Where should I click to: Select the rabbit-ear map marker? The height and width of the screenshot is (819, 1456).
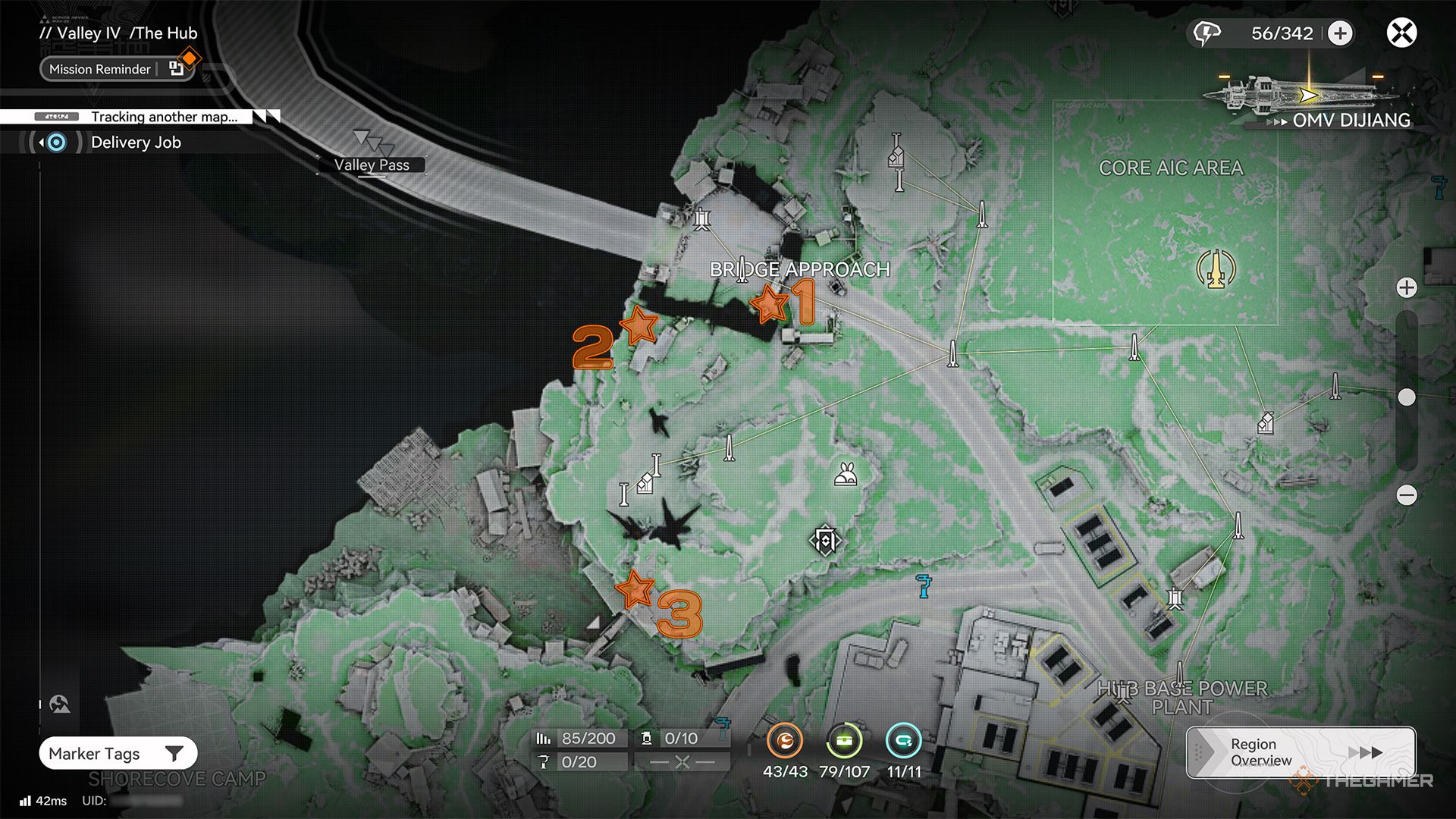[846, 475]
